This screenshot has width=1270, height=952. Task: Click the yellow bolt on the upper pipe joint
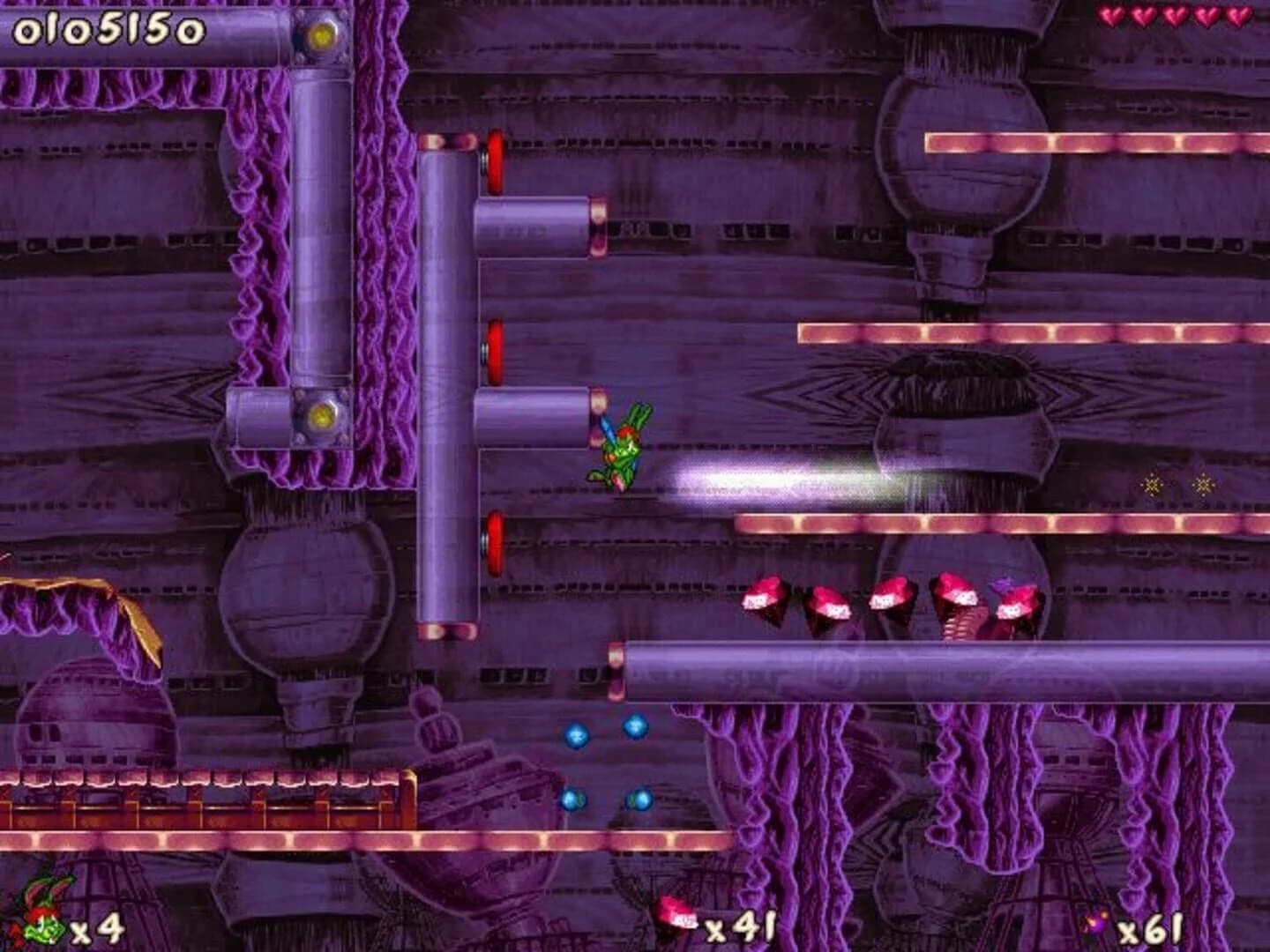(324, 37)
